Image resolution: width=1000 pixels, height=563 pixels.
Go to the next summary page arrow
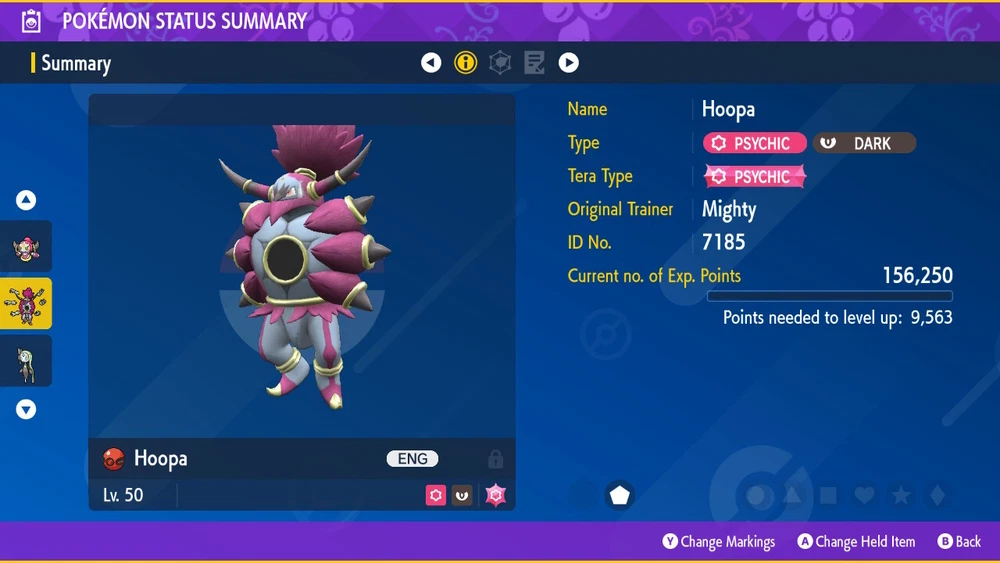tap(568, 63)
